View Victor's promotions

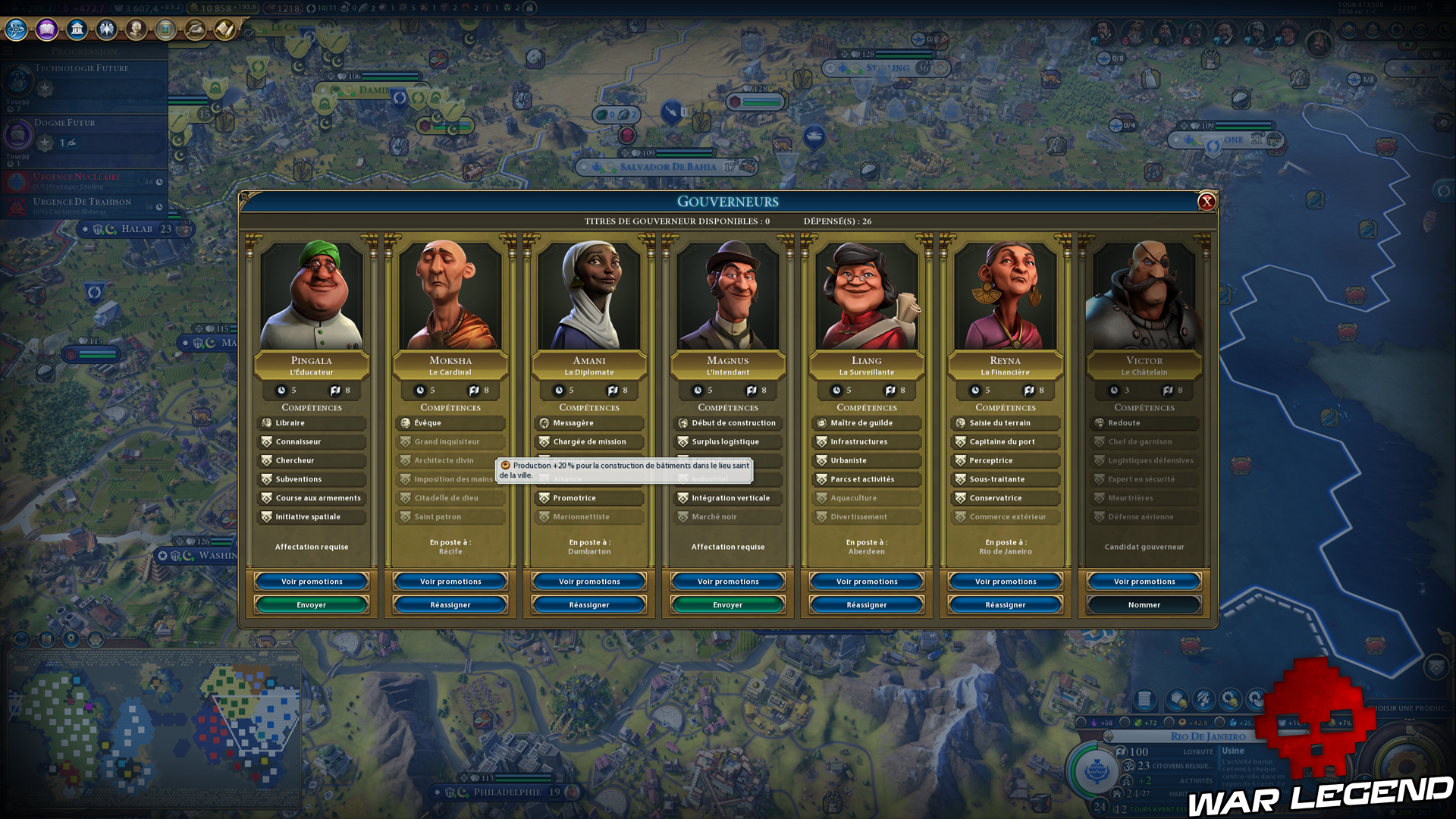pyautogui.click(x=1144, y=582)
